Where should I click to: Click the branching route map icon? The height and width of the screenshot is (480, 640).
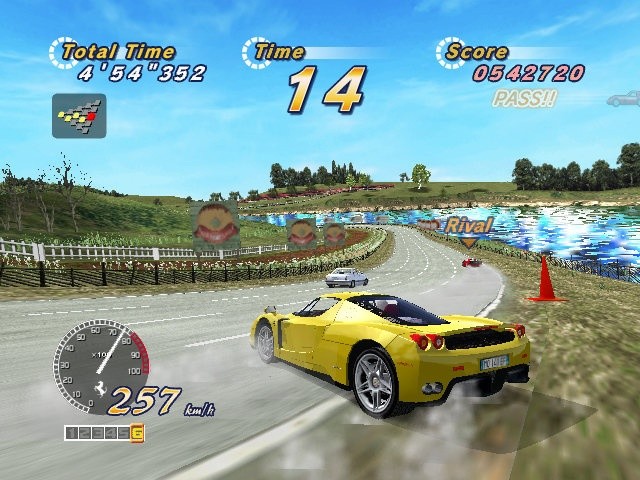[79, 116]
